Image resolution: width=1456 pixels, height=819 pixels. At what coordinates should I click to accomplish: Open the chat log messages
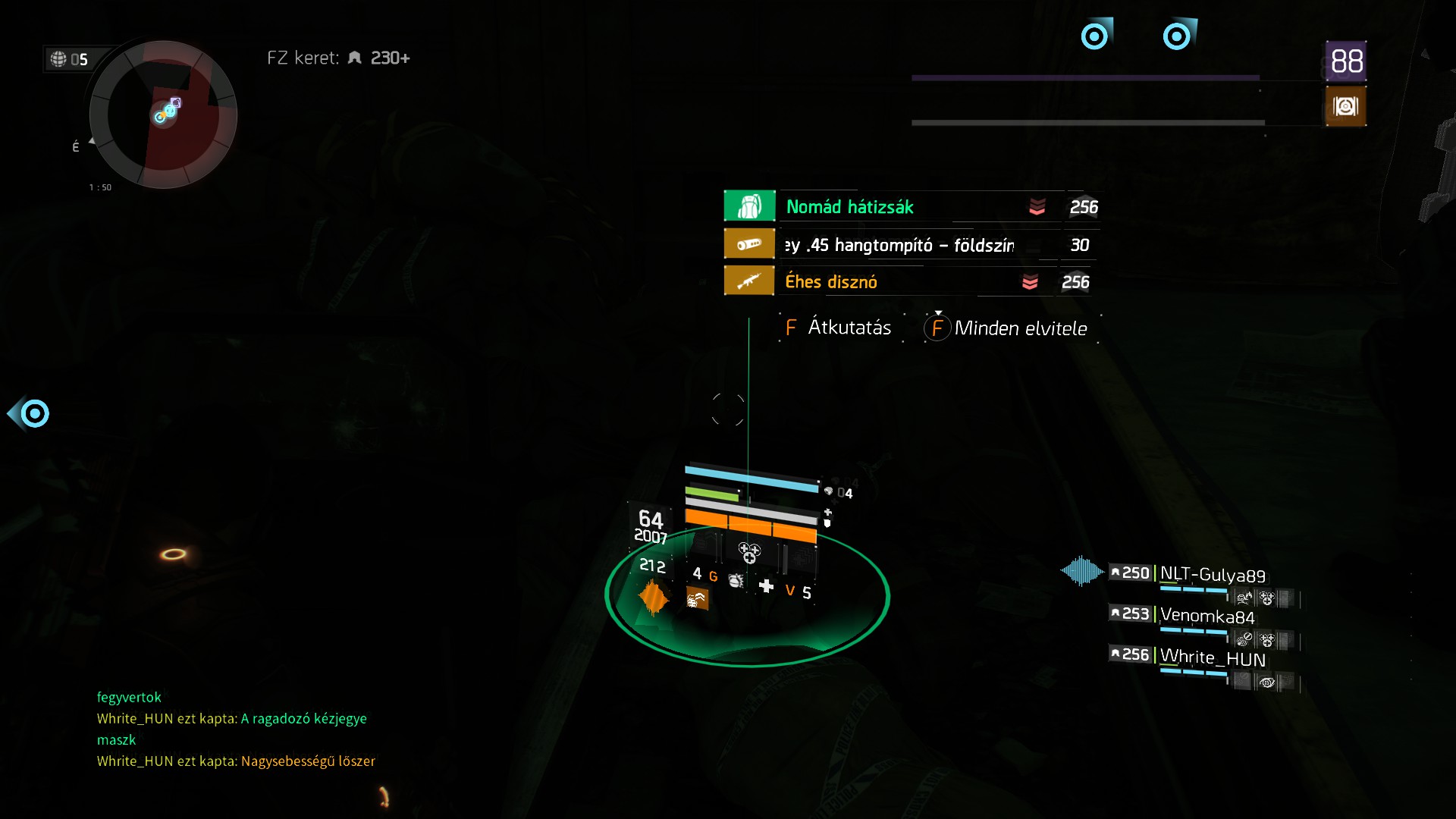coord(235,729)
